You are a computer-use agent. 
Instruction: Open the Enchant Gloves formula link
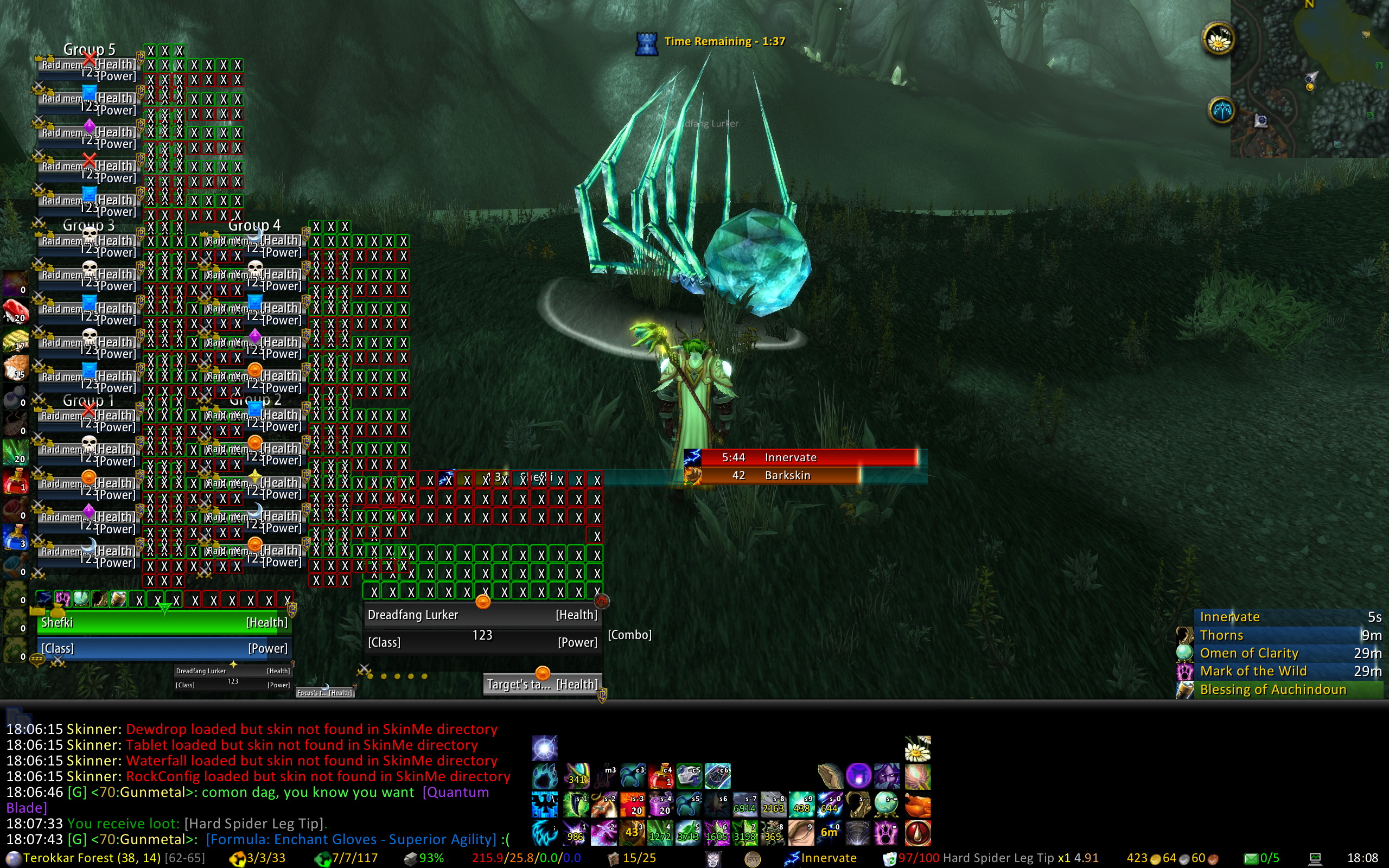coord(351,839)
